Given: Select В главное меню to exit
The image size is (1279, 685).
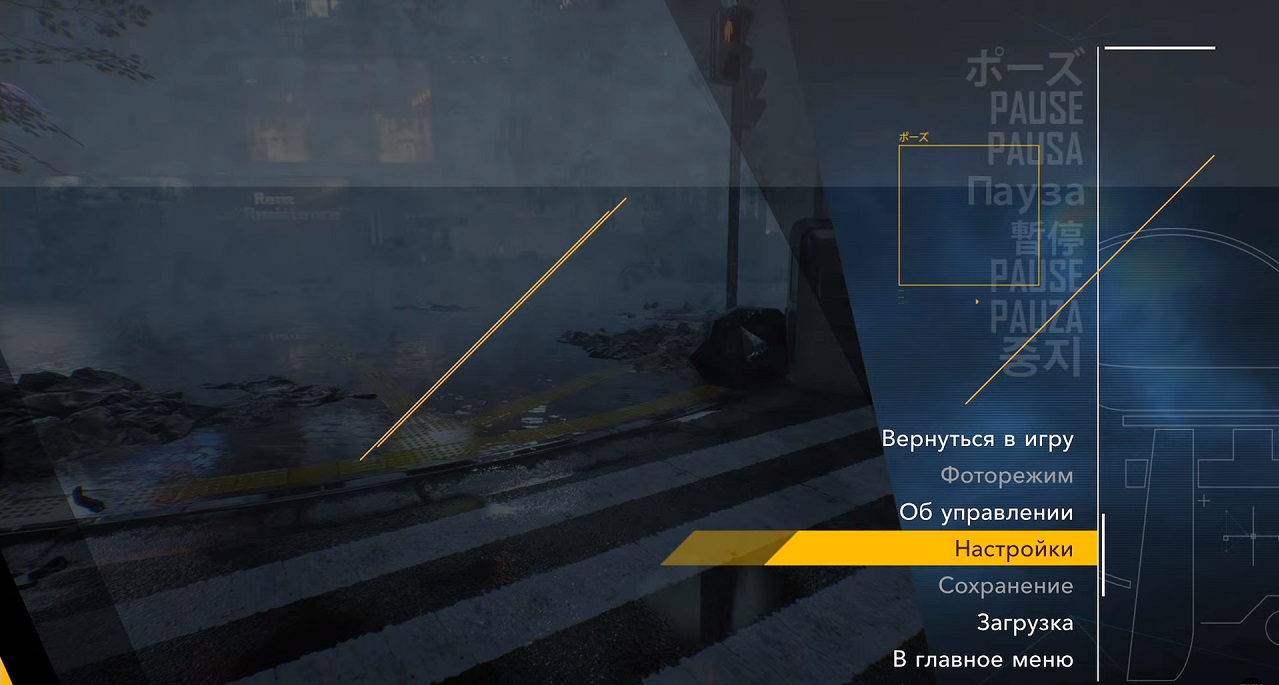Looking at the screenshot, I should click(x=982, y=660).
